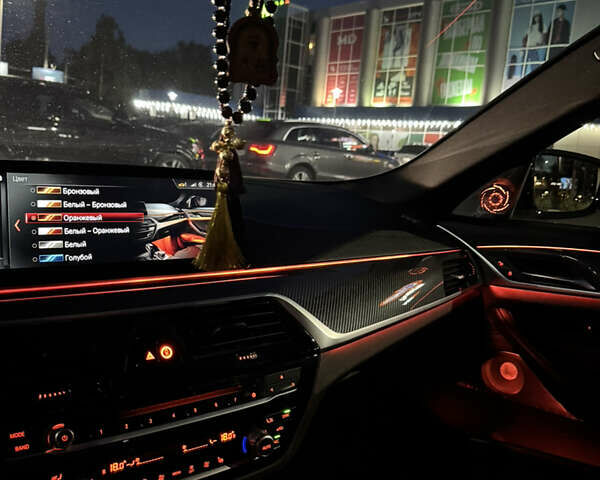Choose the Белый – Бронзовый color option
Screen dimensions: 600x480
pyautogui.click(x=94, y=203)
